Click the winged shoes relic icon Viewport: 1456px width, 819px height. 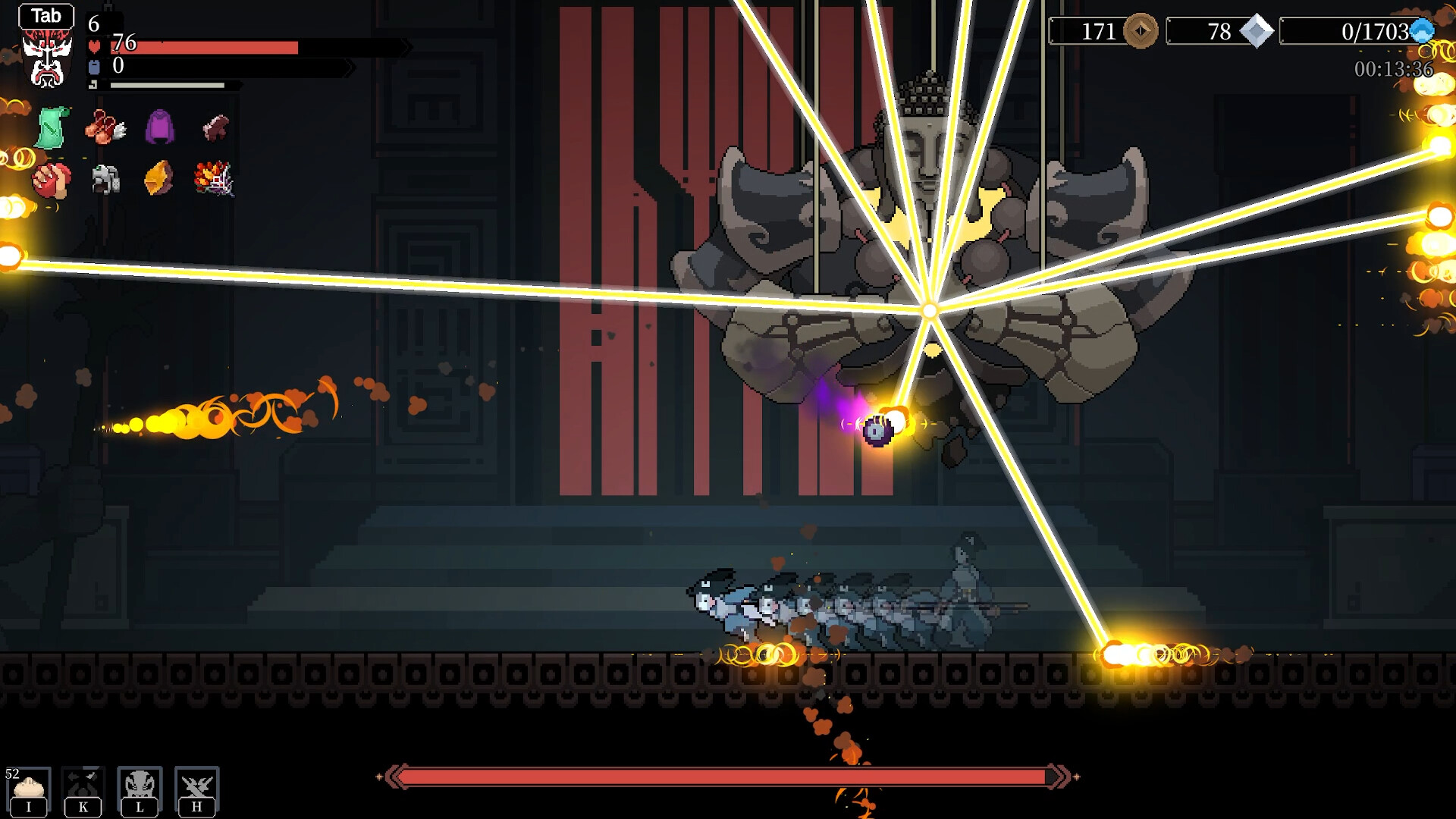pos(106,126)
